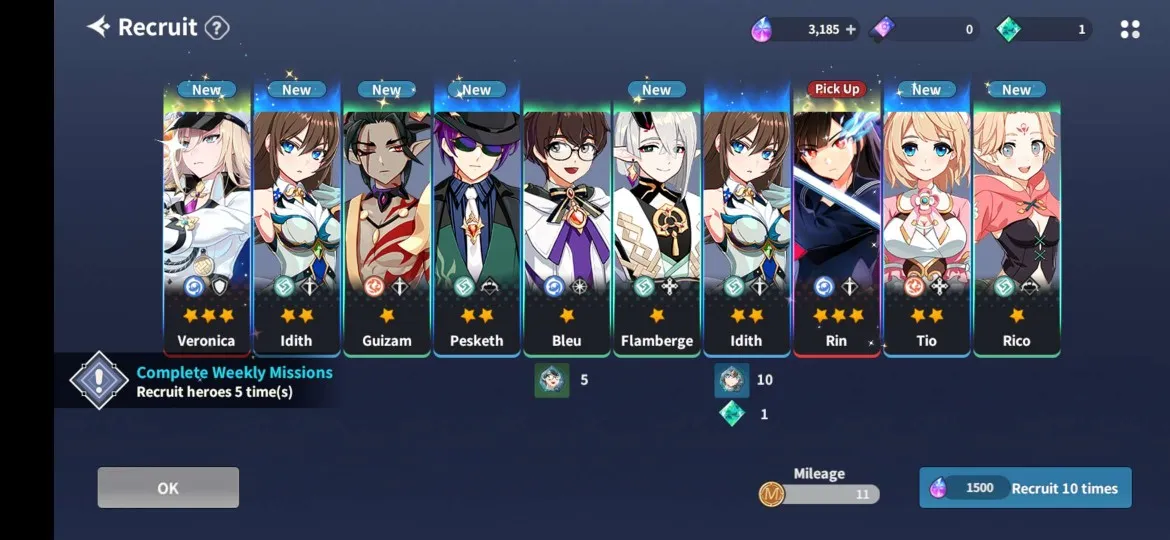Confirm results with the OK button
The image size is (1170, 540).
168,488
